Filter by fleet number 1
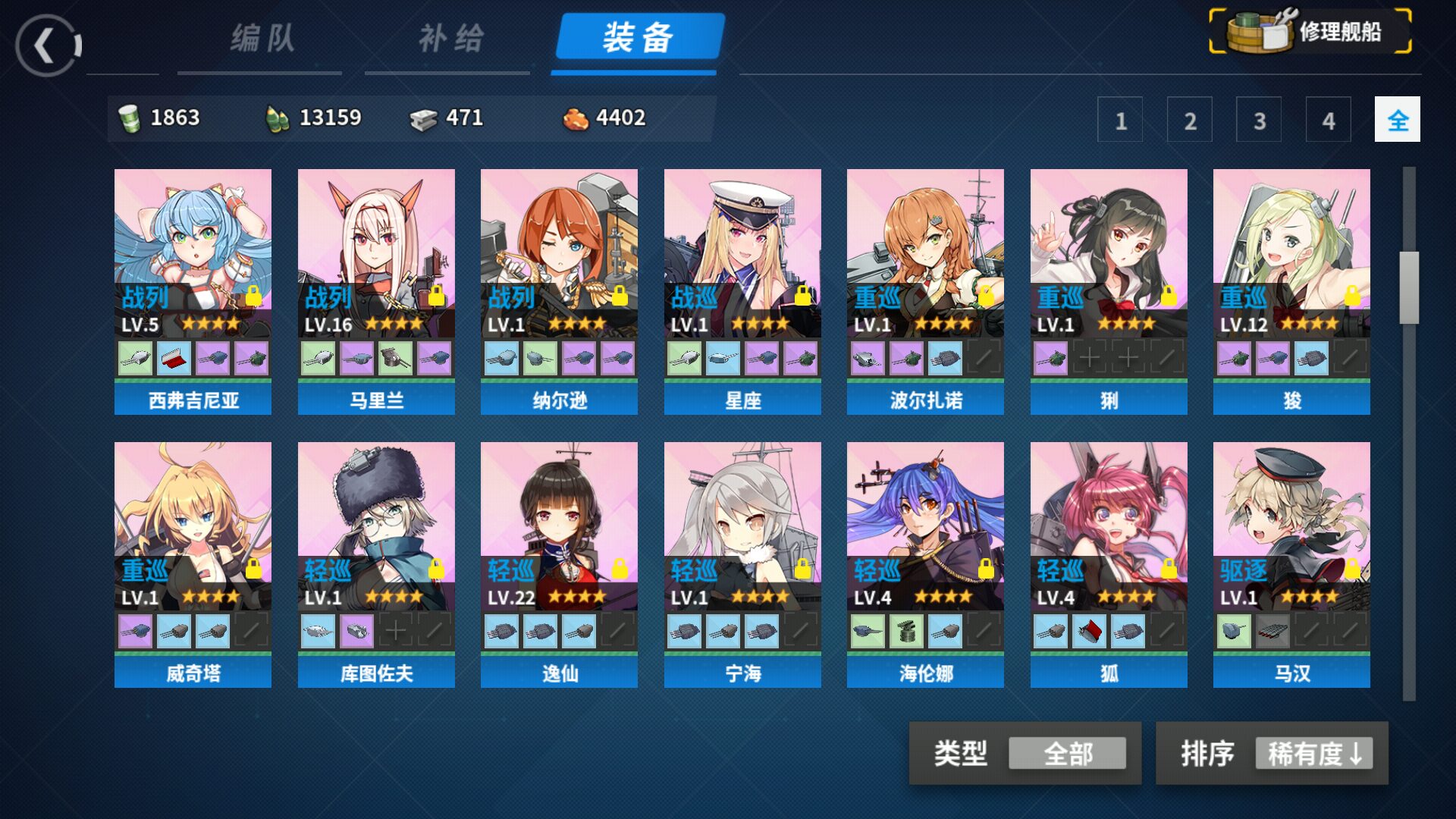The image size is (1456, 819). coord(1120,120)
